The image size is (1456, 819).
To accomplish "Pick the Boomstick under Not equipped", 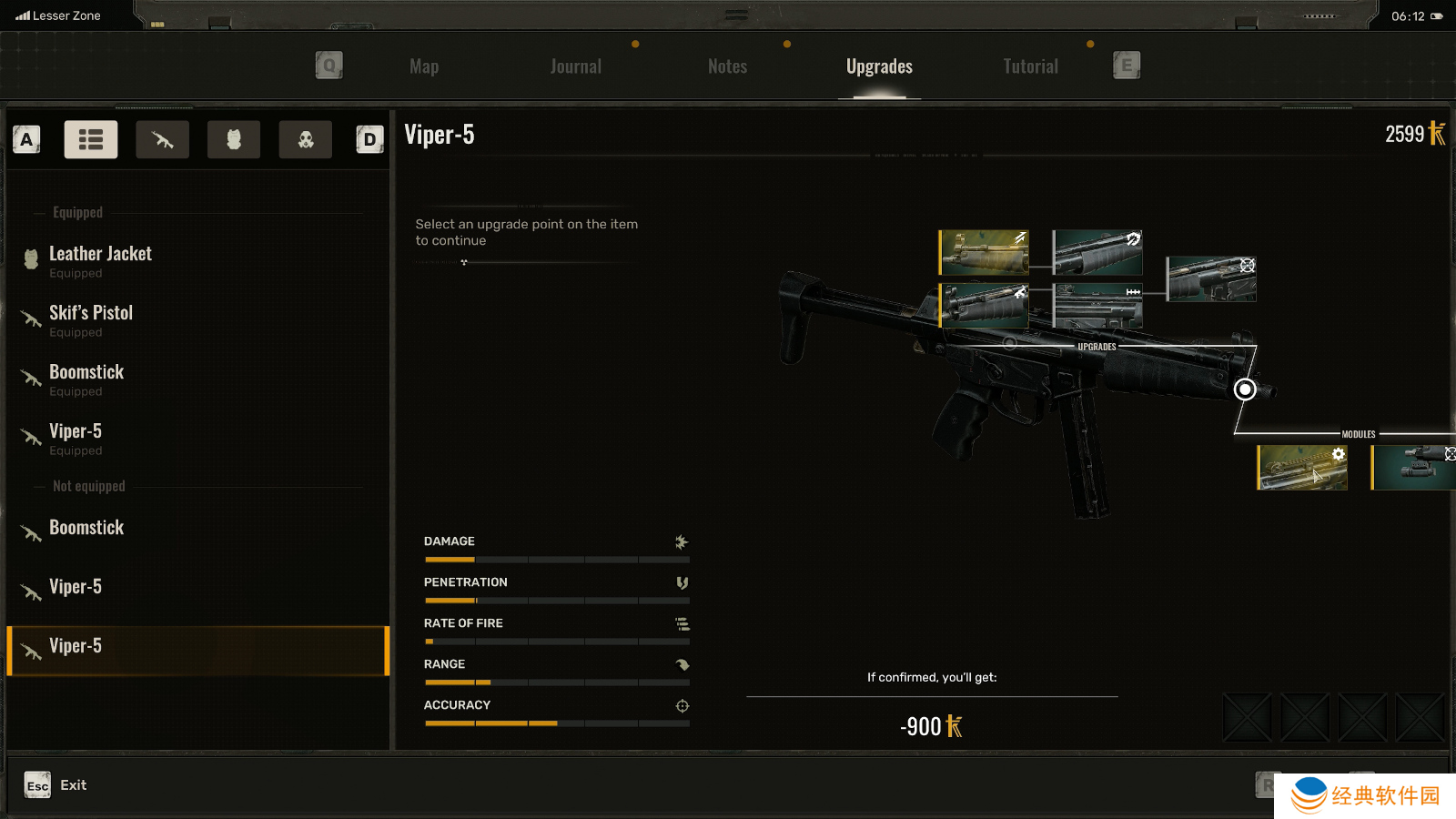I will tap(86, 528).
